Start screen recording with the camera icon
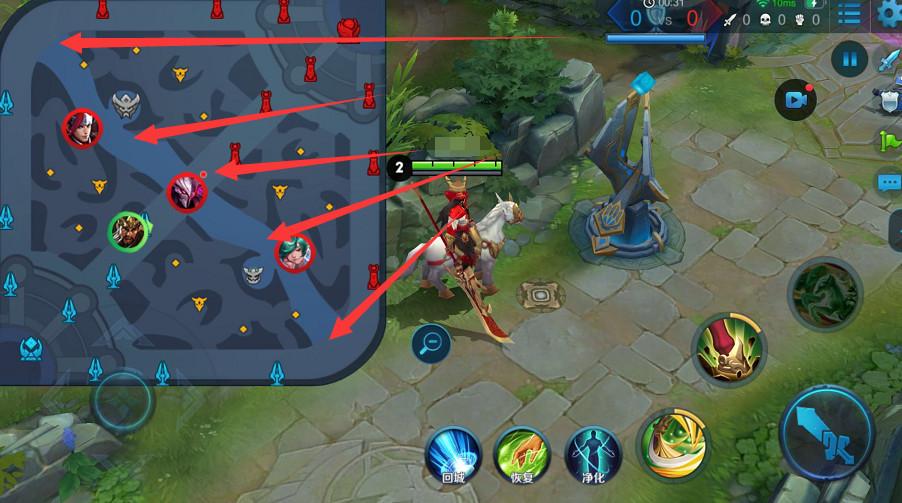The image size is (902, 503). coord(796,99)
